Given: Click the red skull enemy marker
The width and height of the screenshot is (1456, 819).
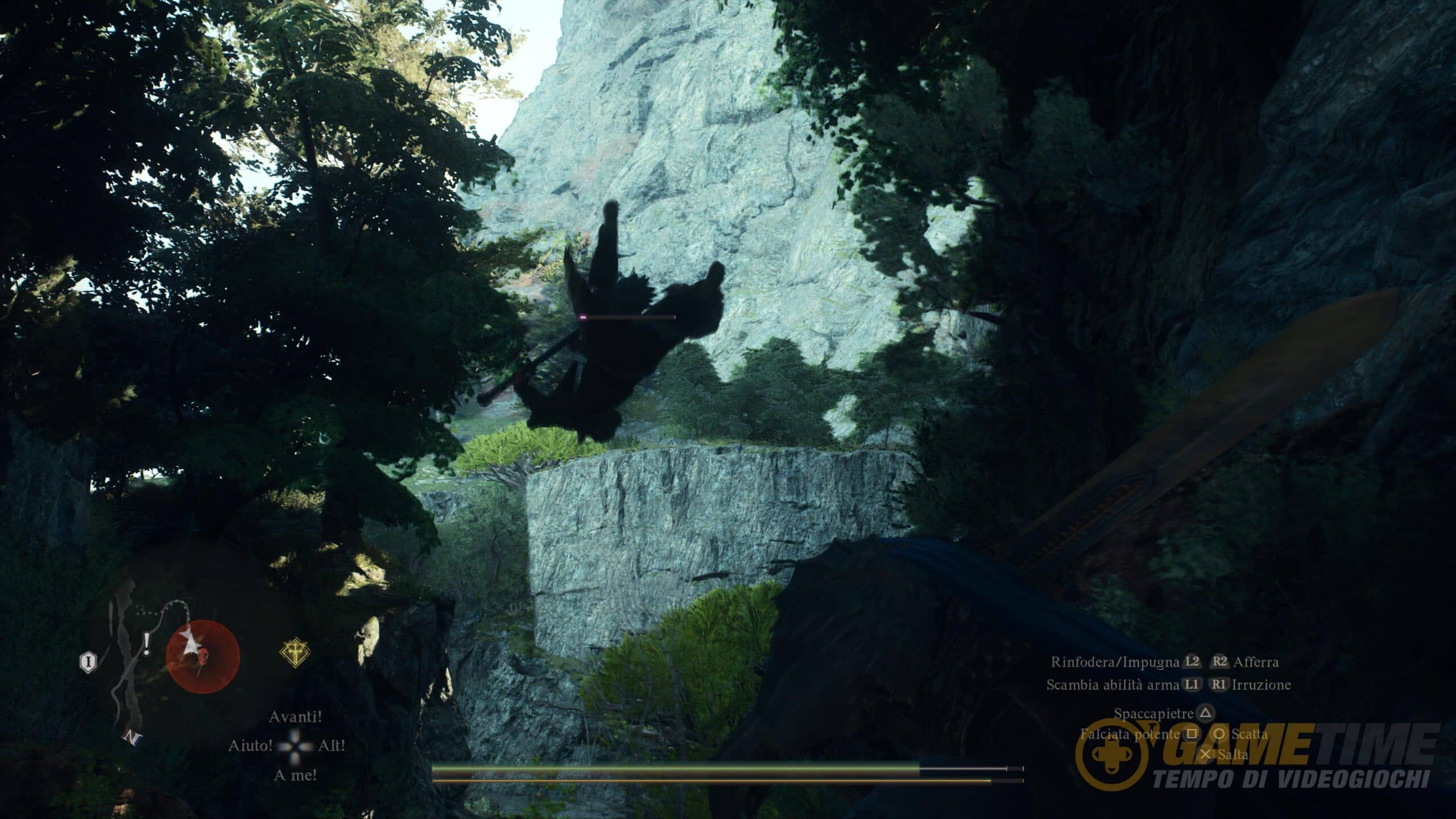Looking at the screenshot, I should [x=203, y=656].
